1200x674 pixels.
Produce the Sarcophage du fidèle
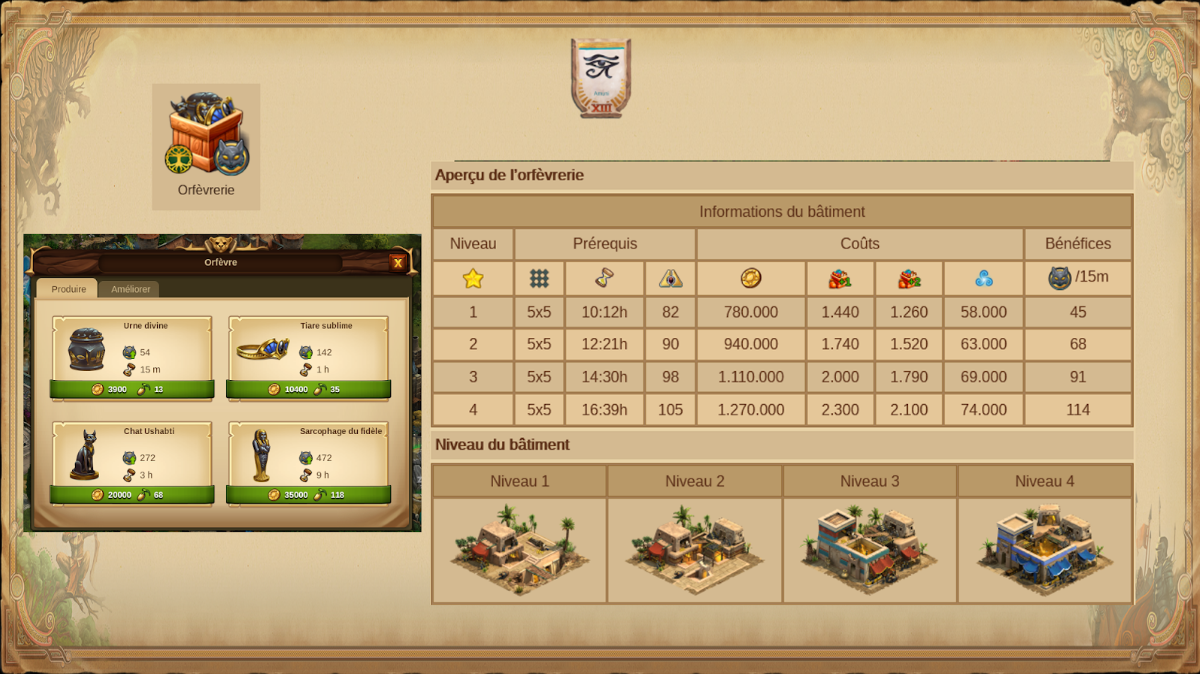[308, 494]
